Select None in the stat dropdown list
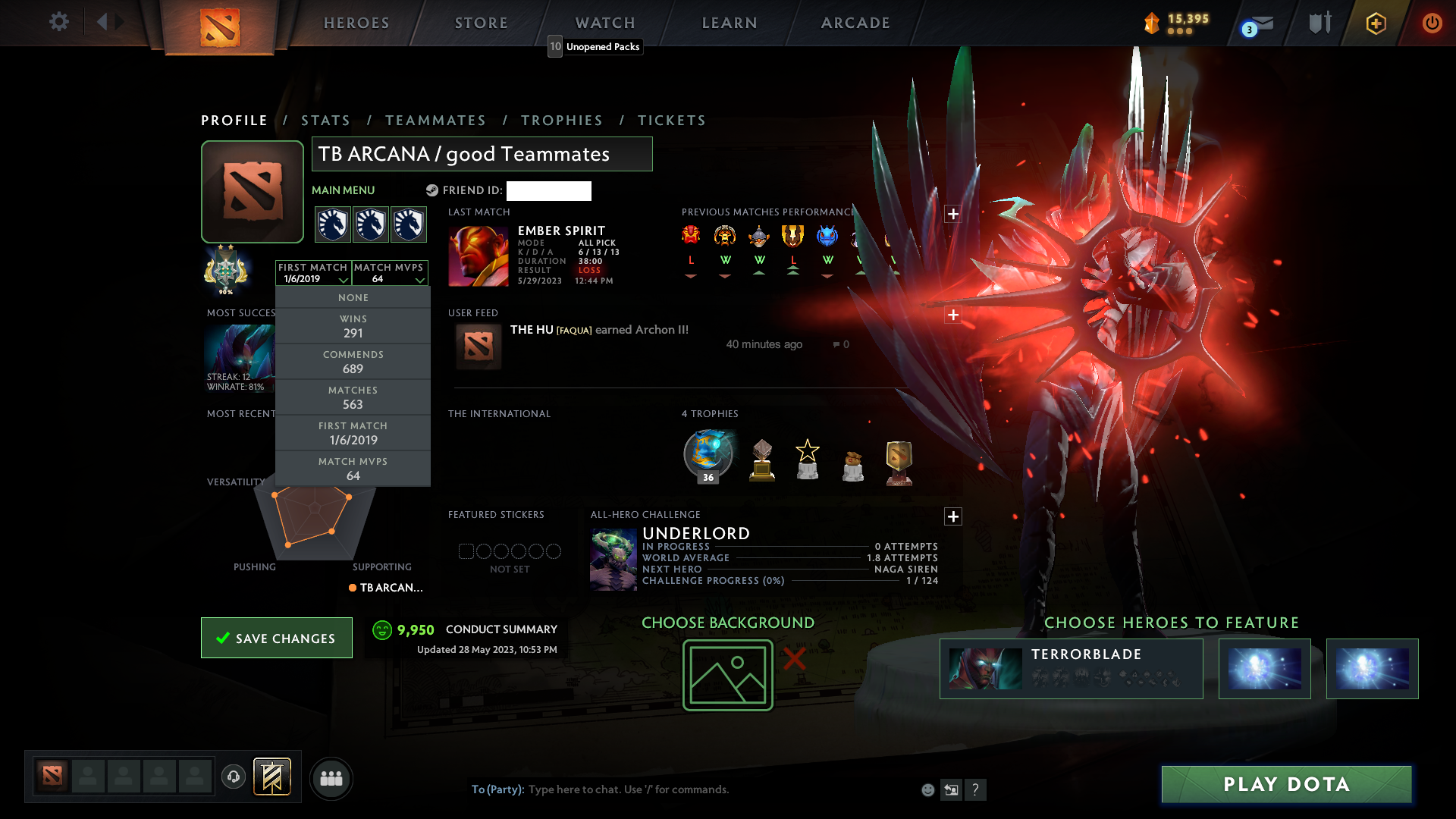1456x819 pixels. coord(353,297)
